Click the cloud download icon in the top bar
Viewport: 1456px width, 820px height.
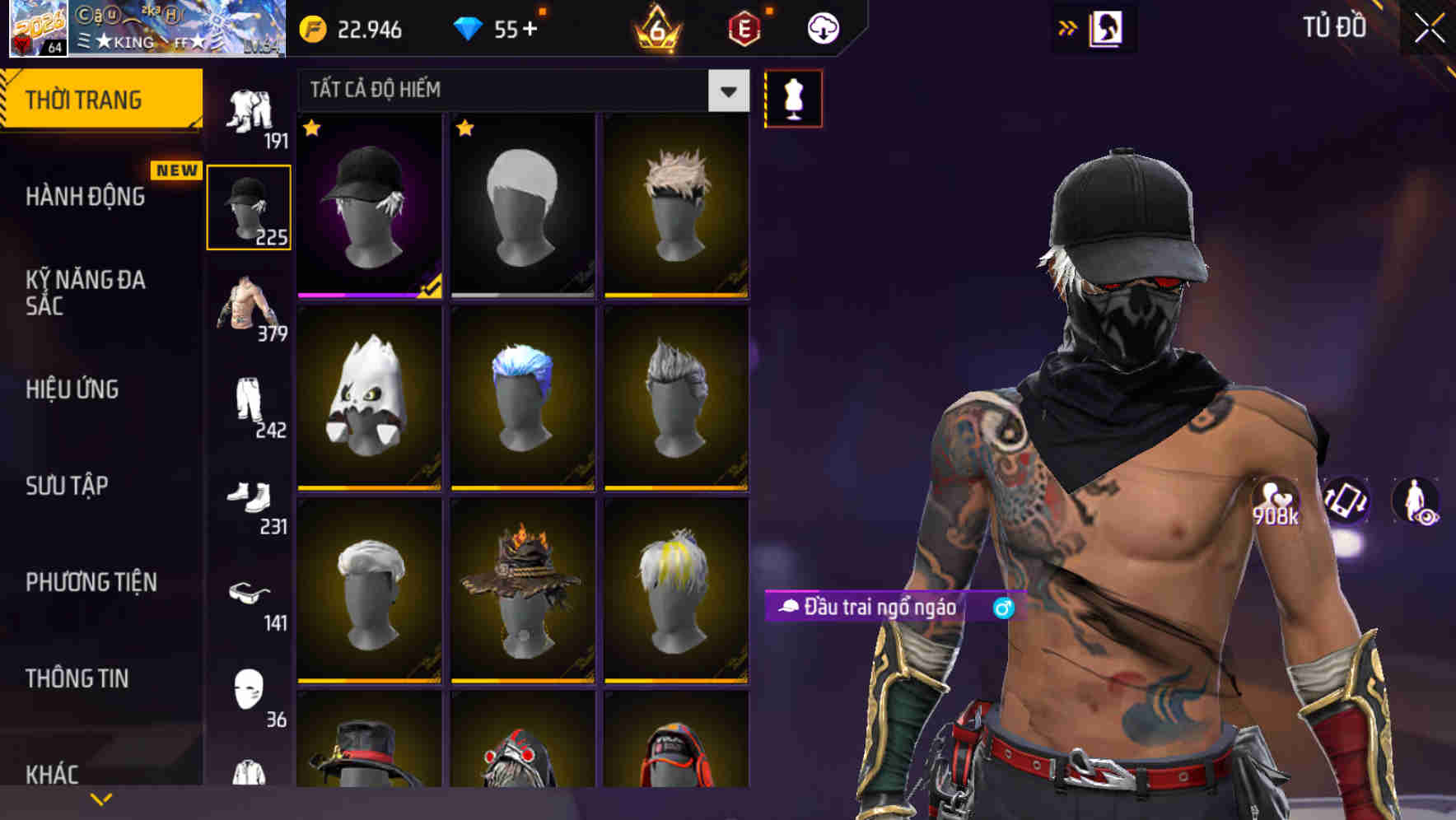822,27
